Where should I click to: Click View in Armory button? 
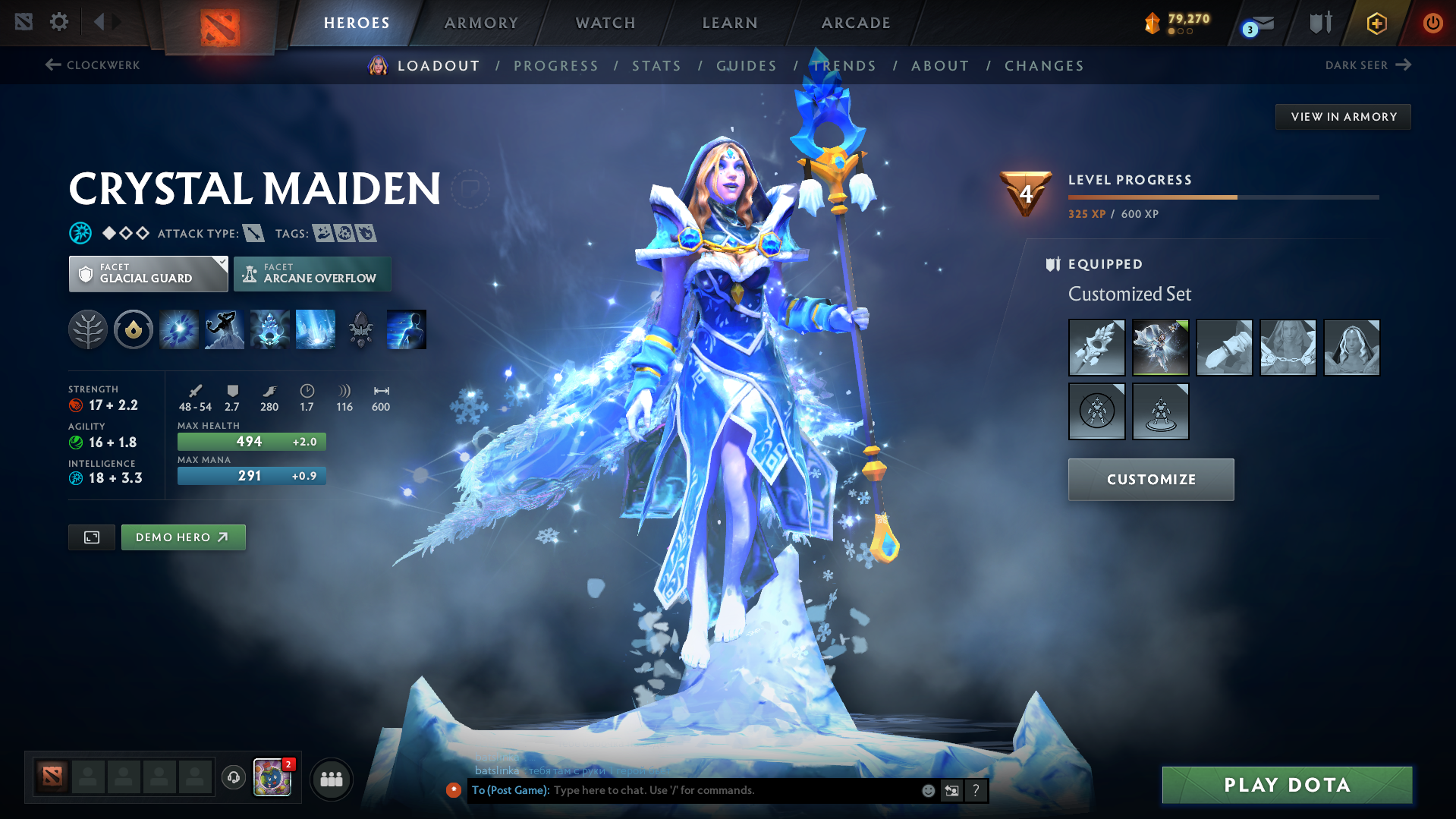pos(1343,117)
